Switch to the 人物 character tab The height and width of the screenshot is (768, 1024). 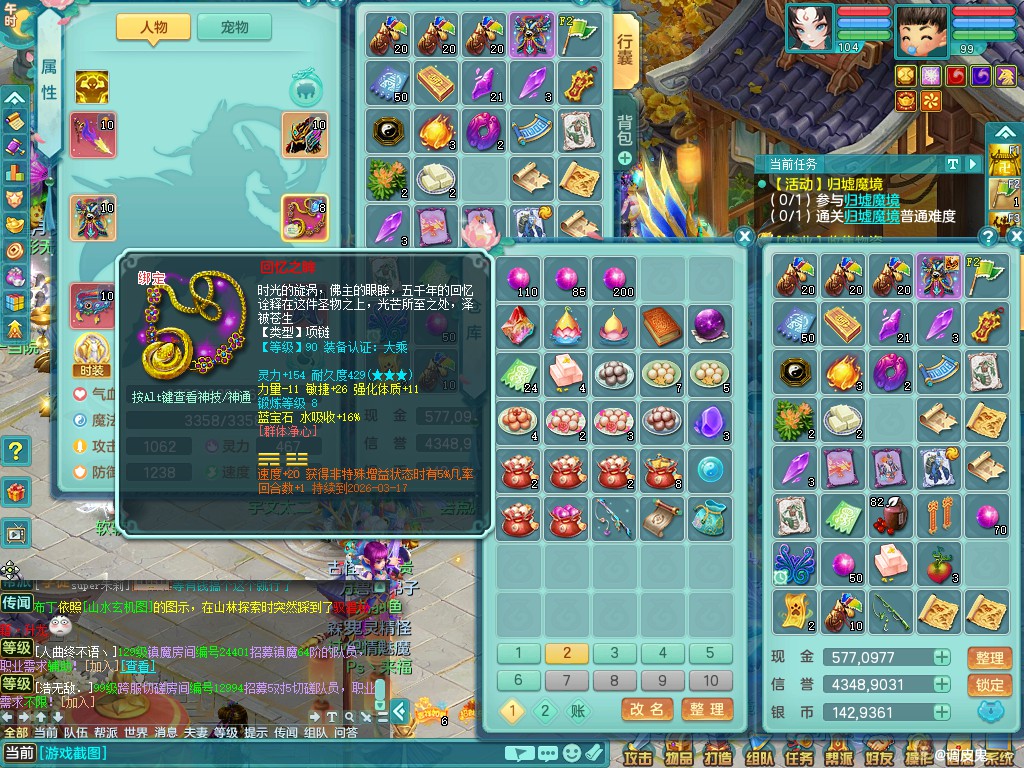153,28
